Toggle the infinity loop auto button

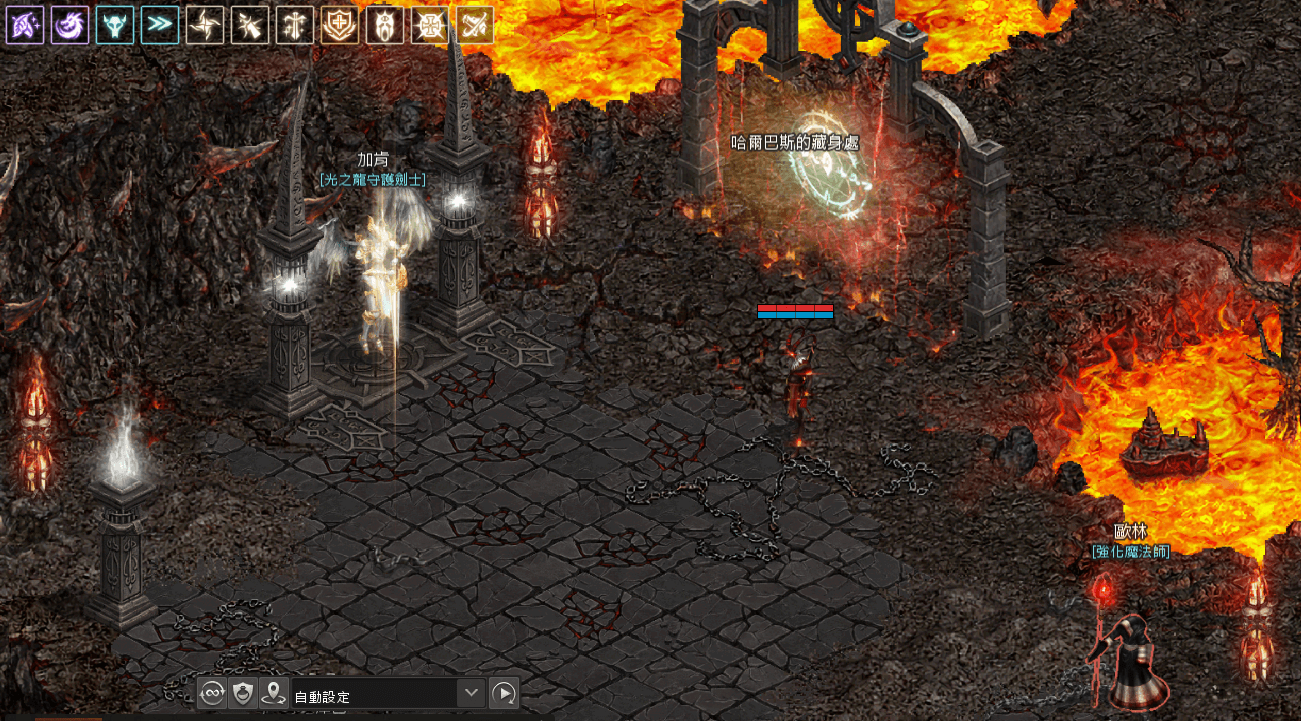click(x=212, y=693)
